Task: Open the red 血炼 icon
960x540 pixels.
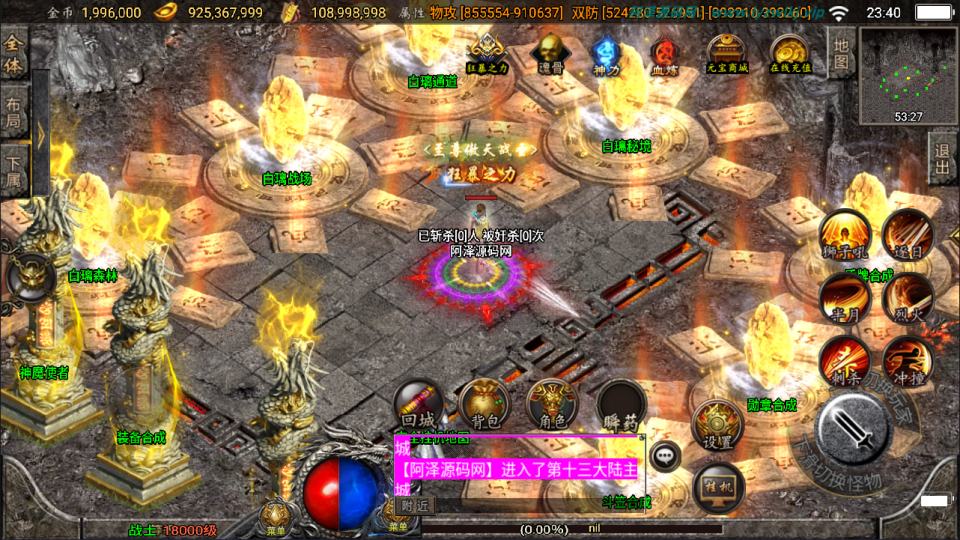Action: coord(664,52)
